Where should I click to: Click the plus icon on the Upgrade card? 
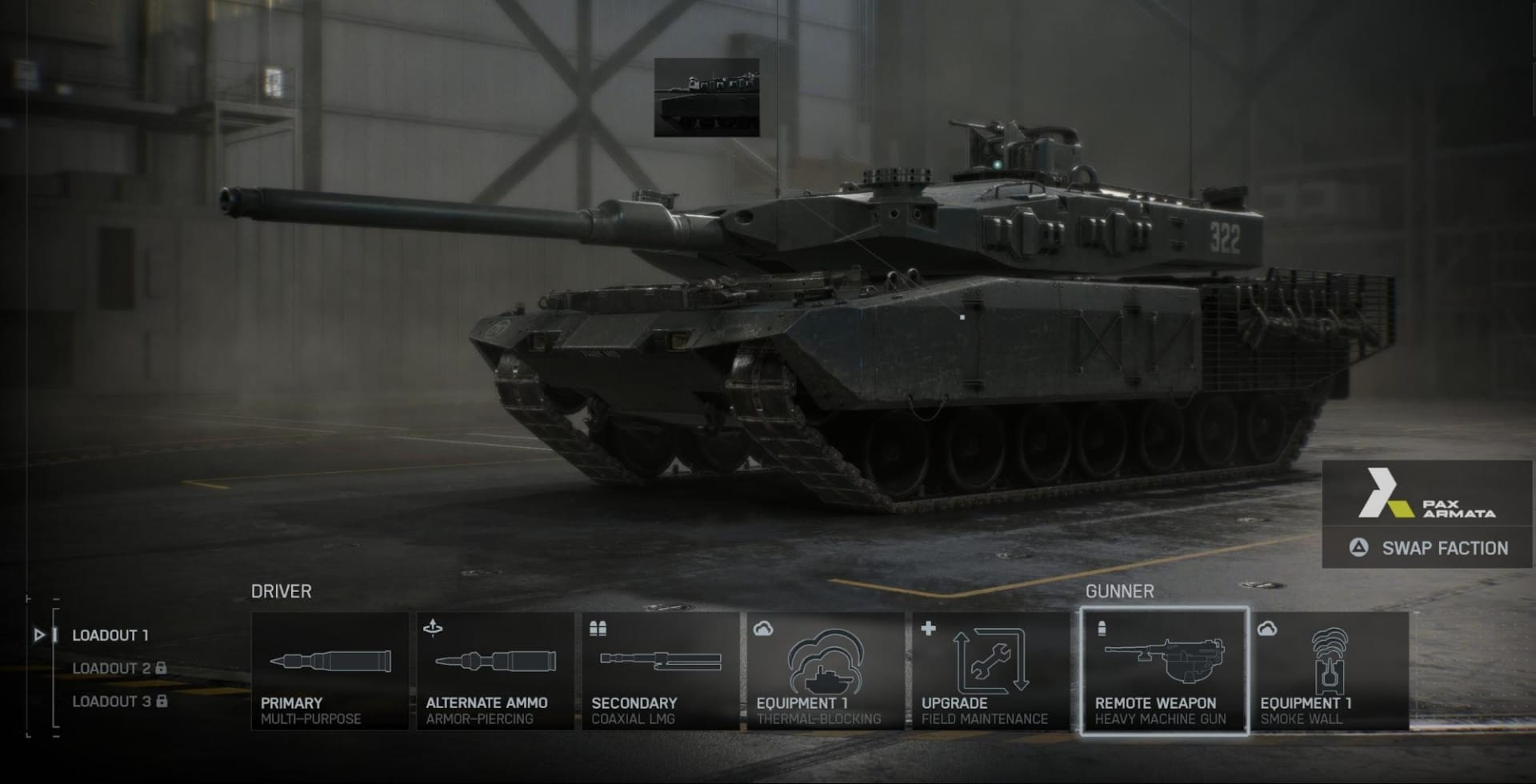[x=930, y=630]
